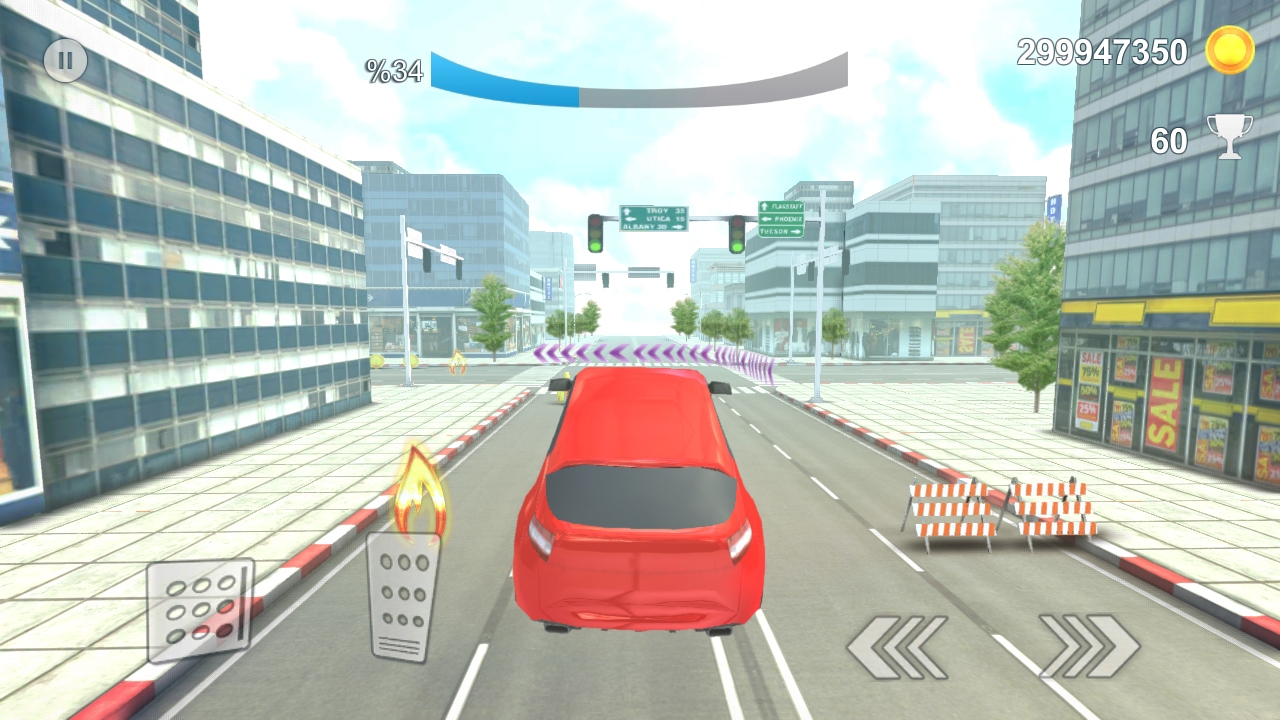1280x720 pixels.
Task: Tap the trophy count 60
Action: (1168, 141)
